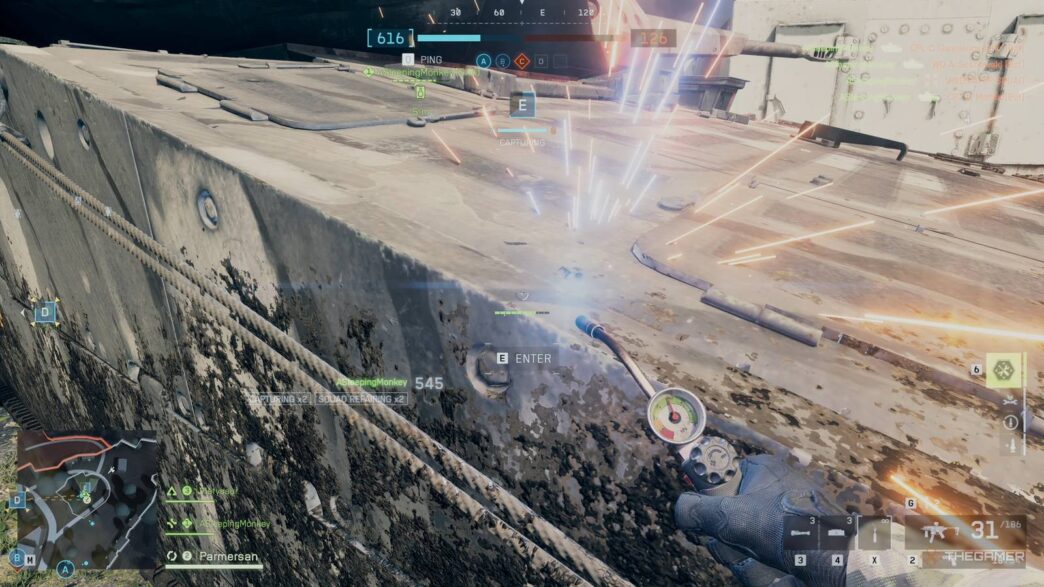1044x587 pixels.
Task: Open the minimap
Action: point(87,500)
